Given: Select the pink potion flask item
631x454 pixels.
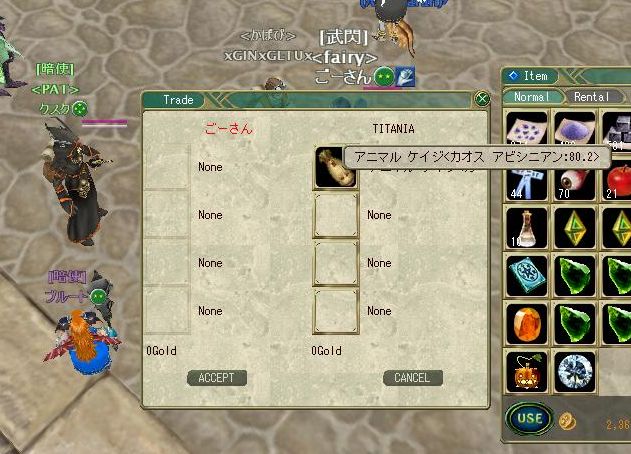Looking at the screenshot, I should click(527, 228).
